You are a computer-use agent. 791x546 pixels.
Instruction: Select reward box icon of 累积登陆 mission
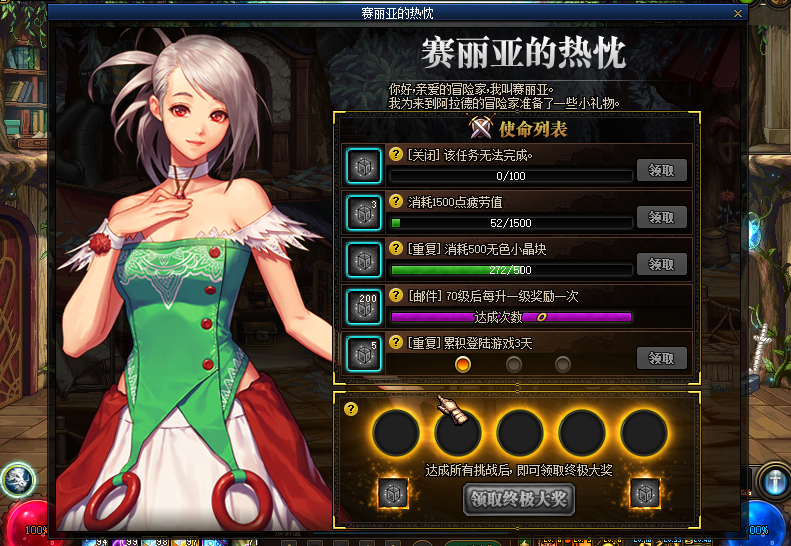[x=361, y=353]
